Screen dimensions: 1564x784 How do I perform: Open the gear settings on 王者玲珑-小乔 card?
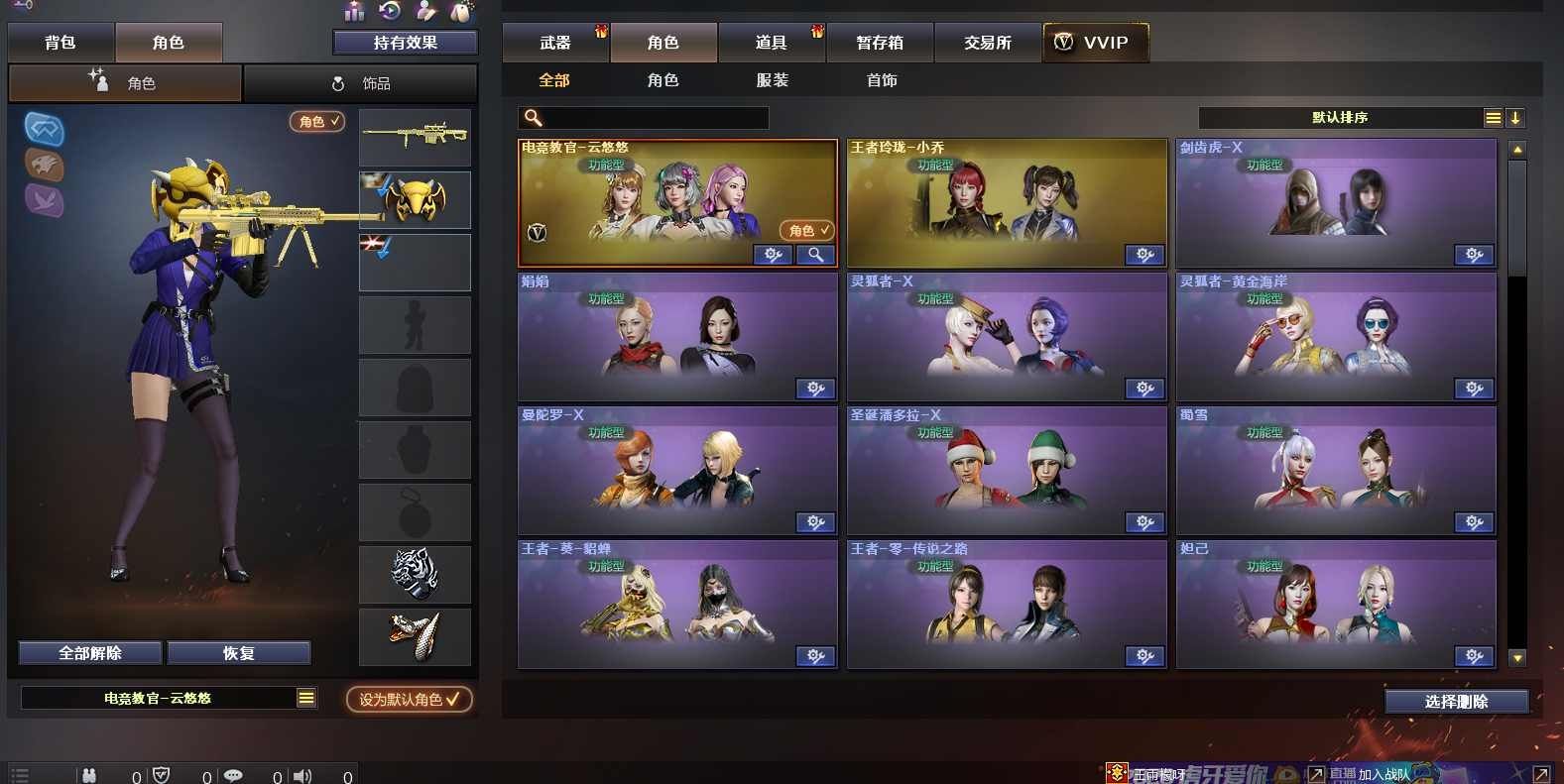point(1144,255)
